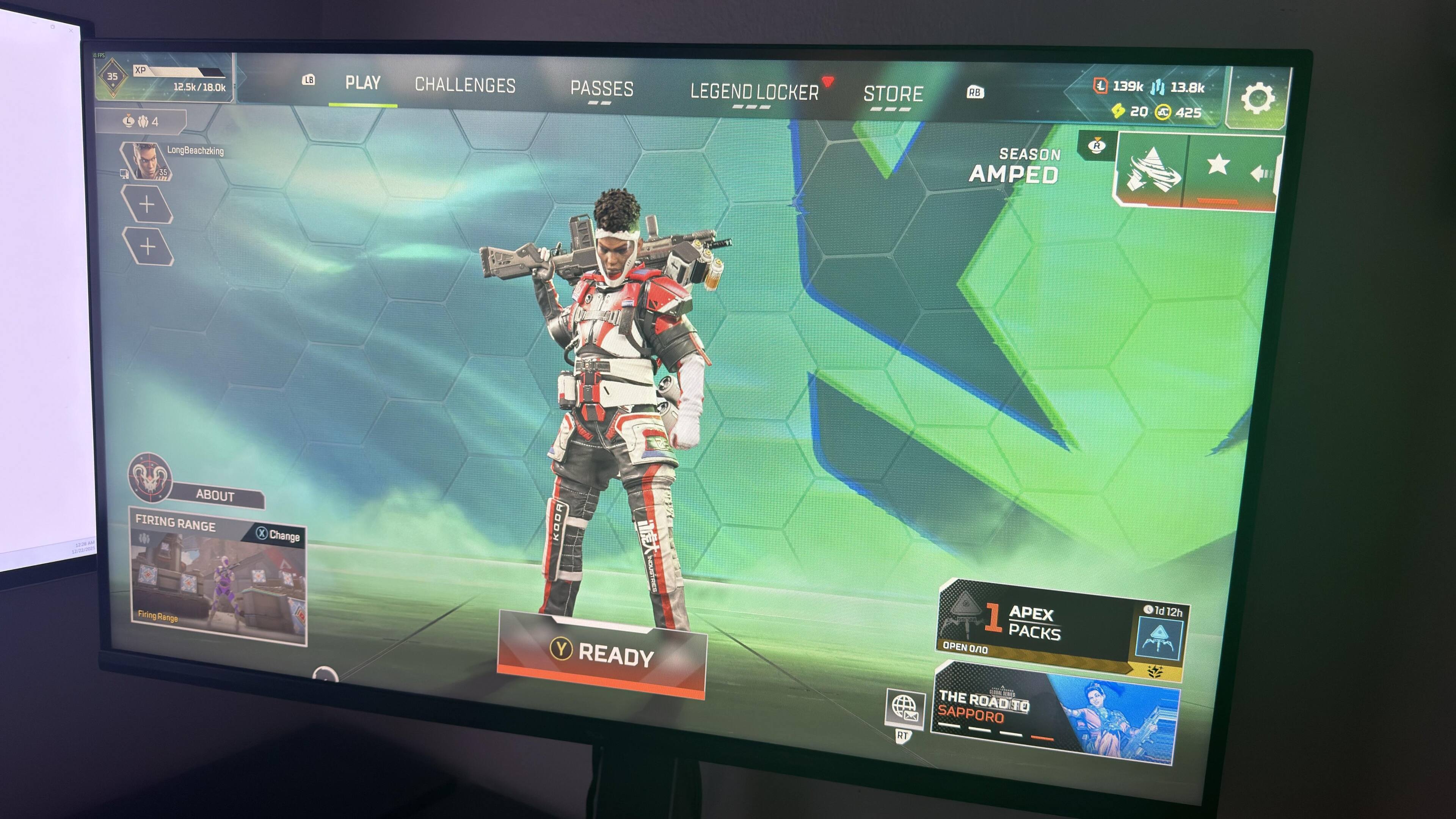Open the Legend Locker tab
Viewport: 1456px width, 819px height.
(x=754, y=92)
